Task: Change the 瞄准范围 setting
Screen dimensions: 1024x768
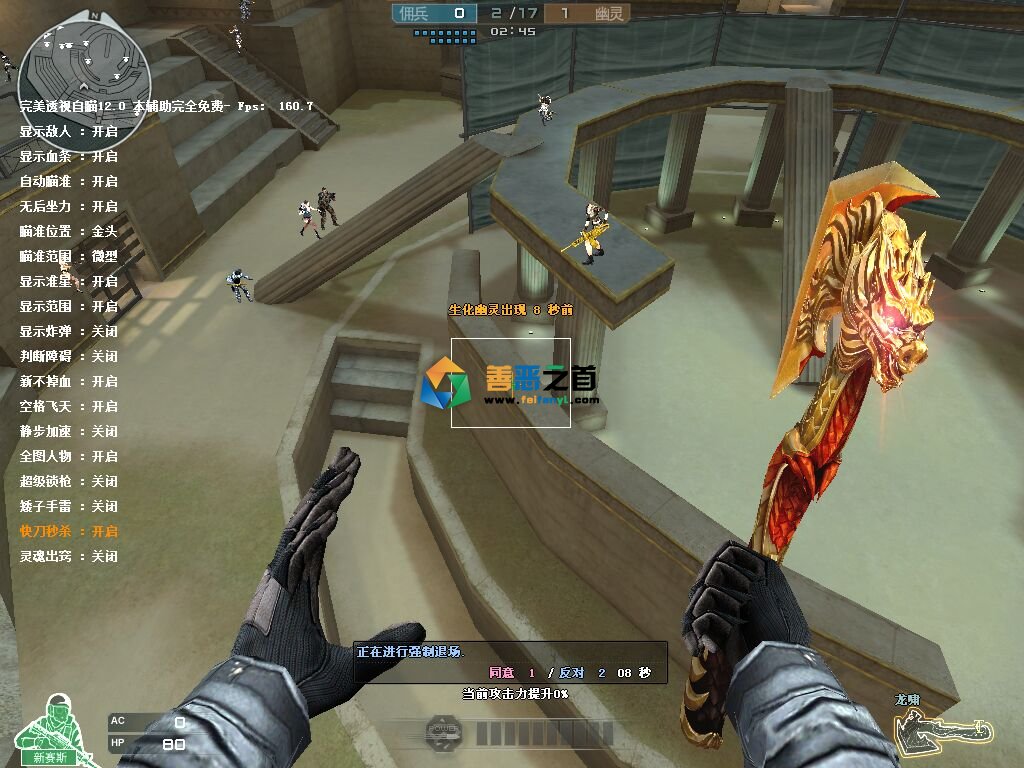Action: 68,256
